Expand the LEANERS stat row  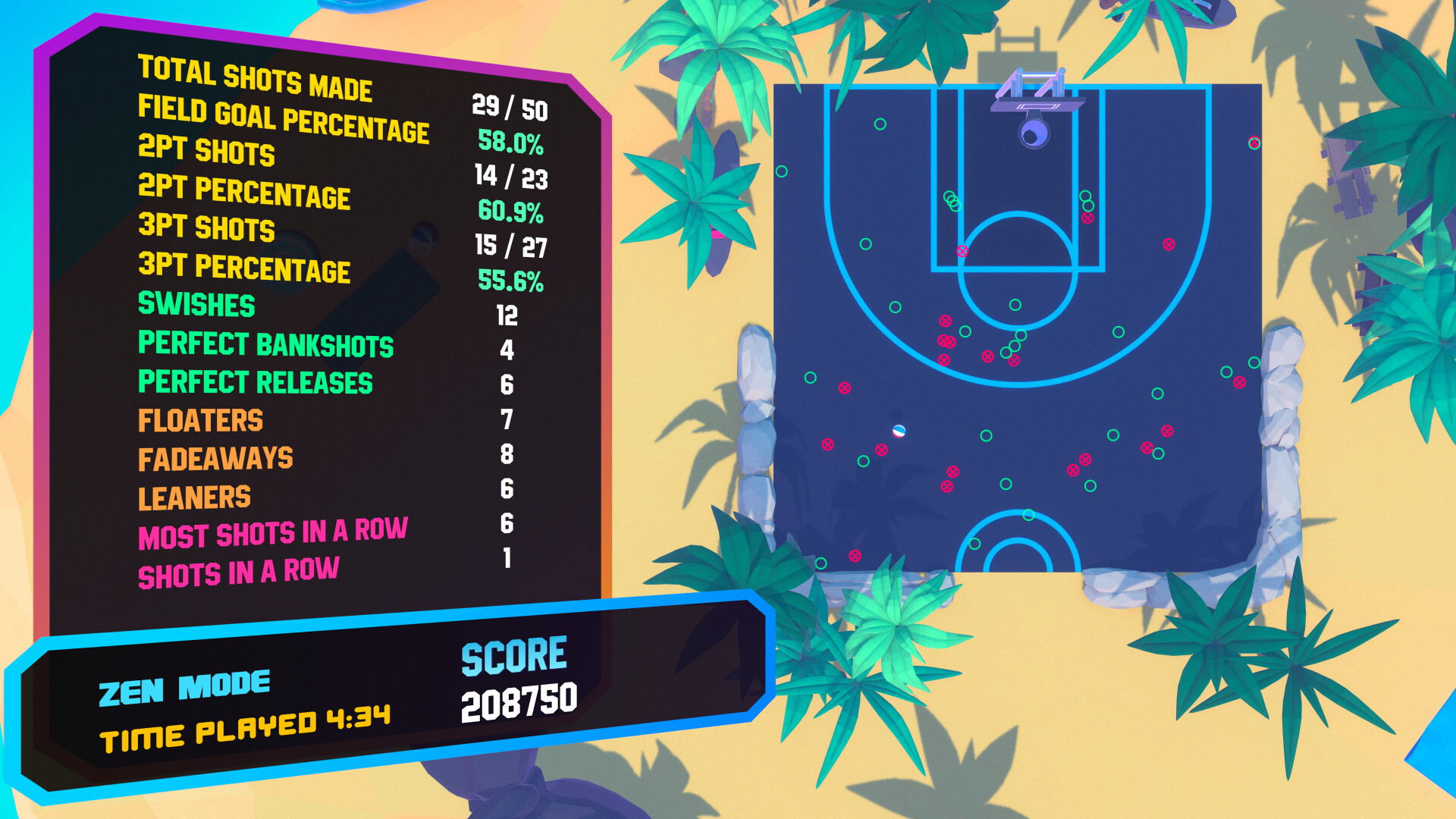pyautogui.click(x=193, y=497)
